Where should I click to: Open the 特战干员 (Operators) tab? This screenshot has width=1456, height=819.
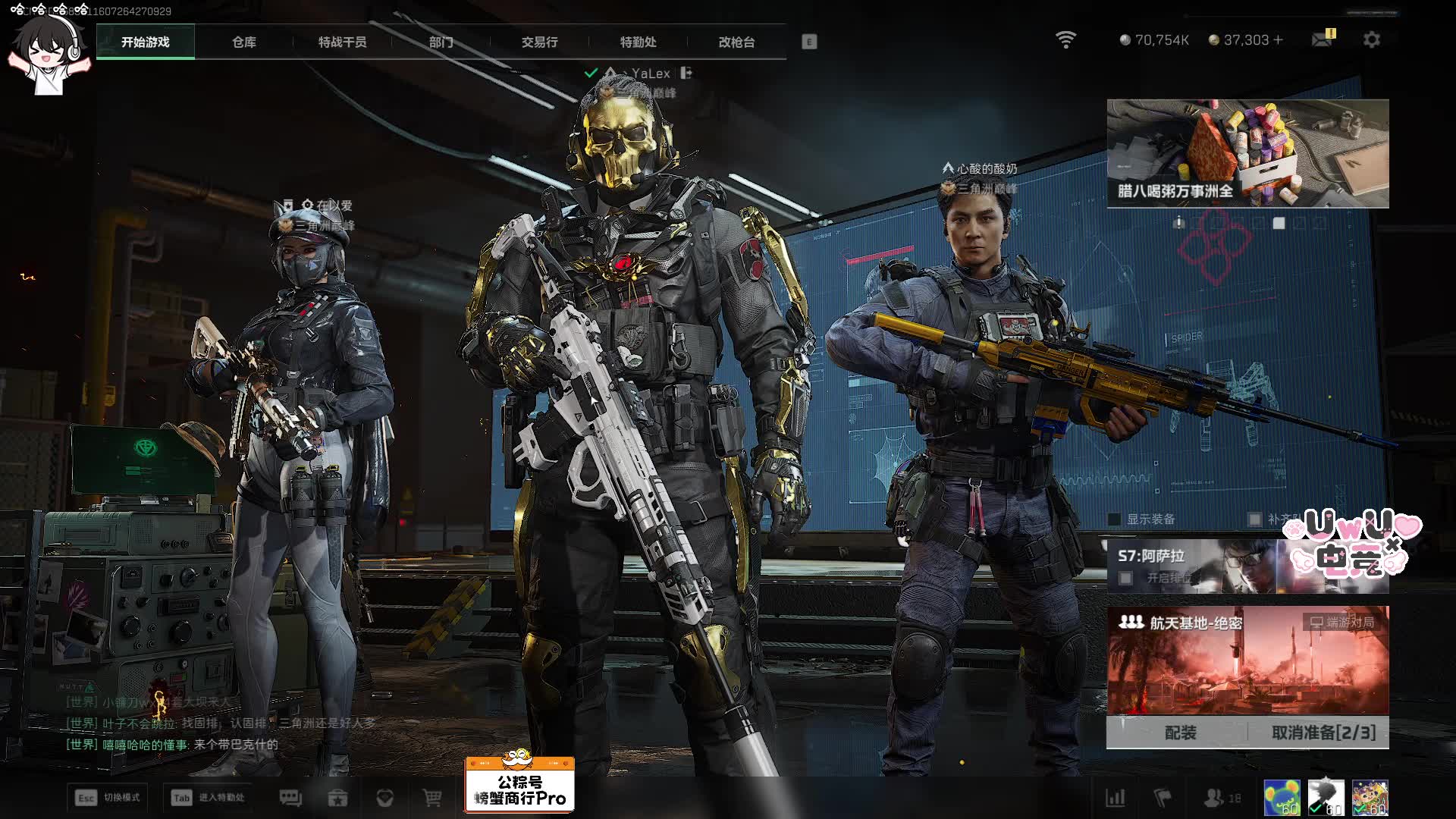(342, 42)
